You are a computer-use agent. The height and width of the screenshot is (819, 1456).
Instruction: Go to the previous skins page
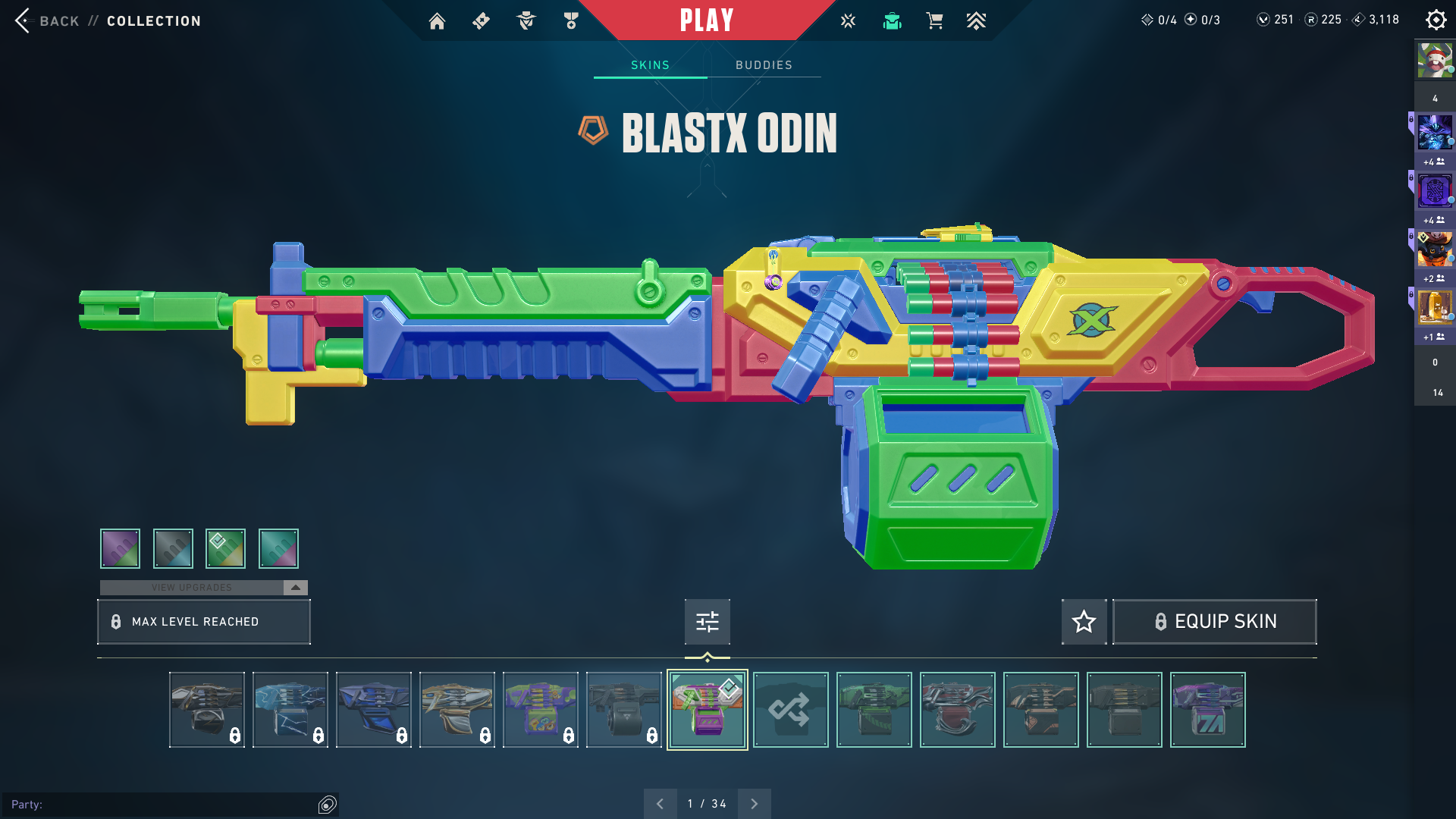(660, 804)
